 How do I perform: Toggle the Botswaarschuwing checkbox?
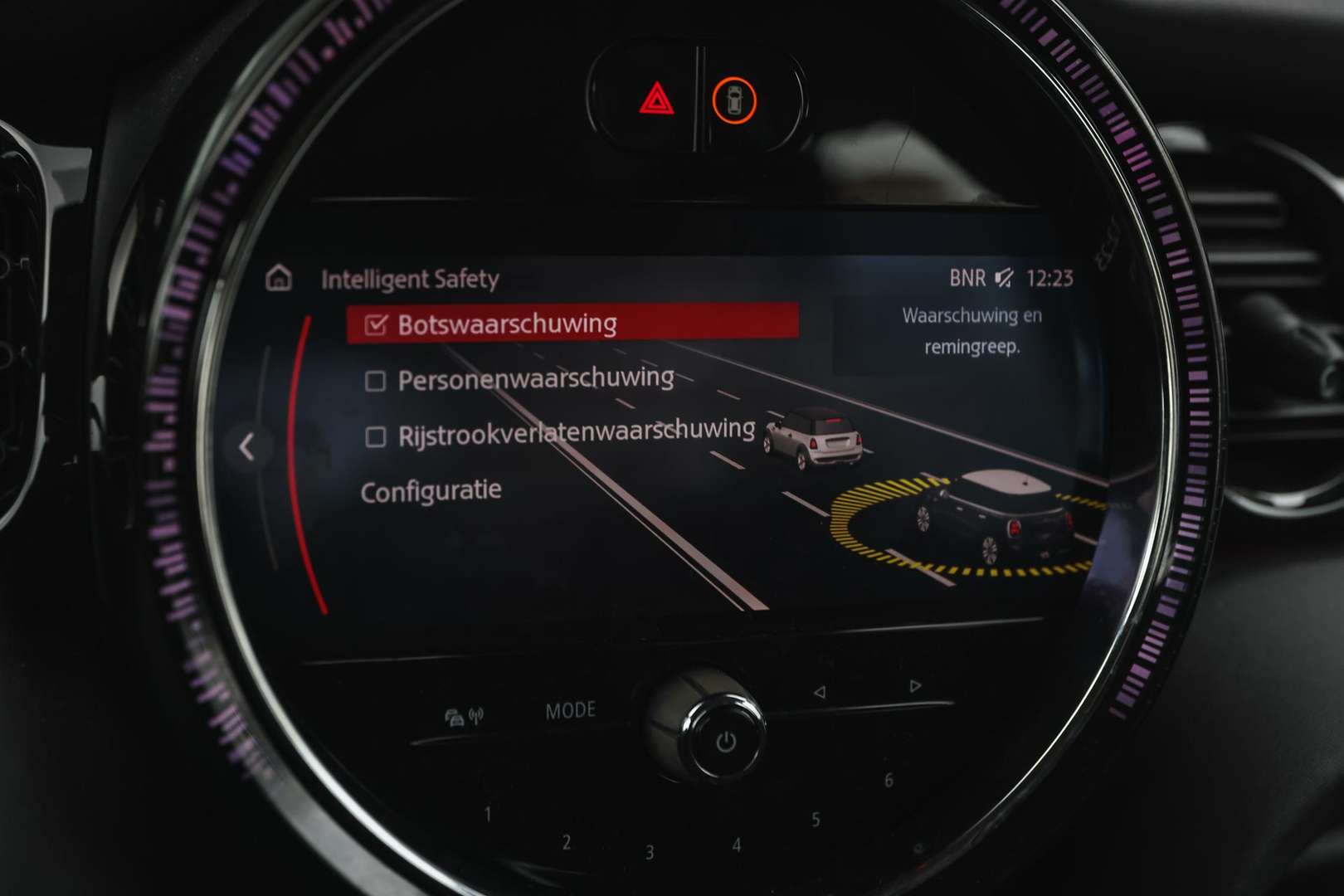click(x=377, y=324)
